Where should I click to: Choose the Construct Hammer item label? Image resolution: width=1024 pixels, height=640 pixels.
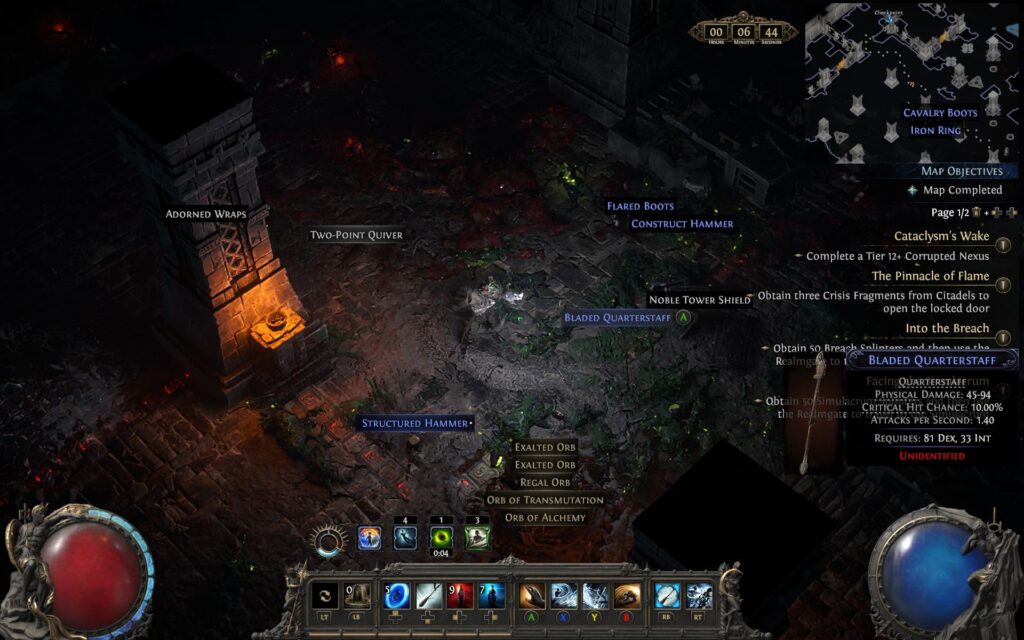pos(682,224)
